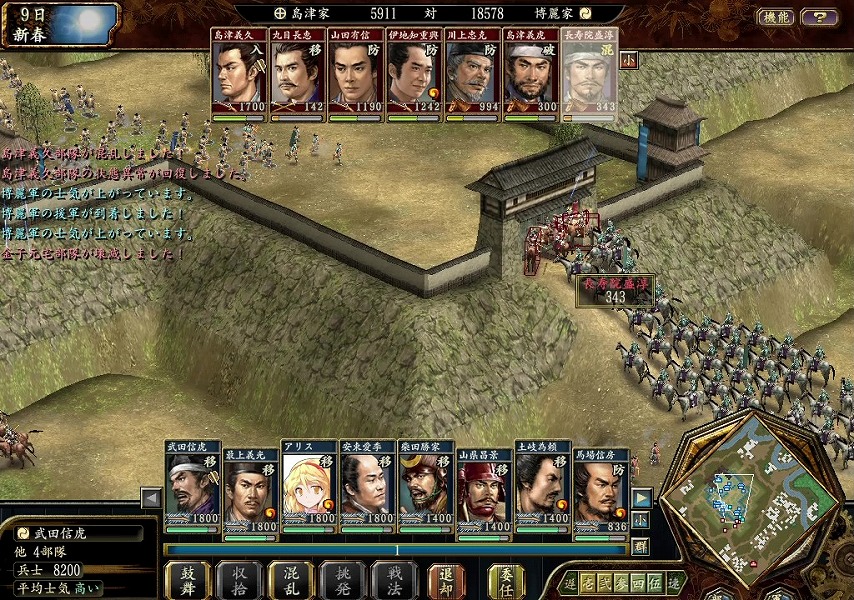Activate the 鼓舞 (inspire) command
Image resolution: width=854 pixels, height=600 pixels.
pos(187,580)
